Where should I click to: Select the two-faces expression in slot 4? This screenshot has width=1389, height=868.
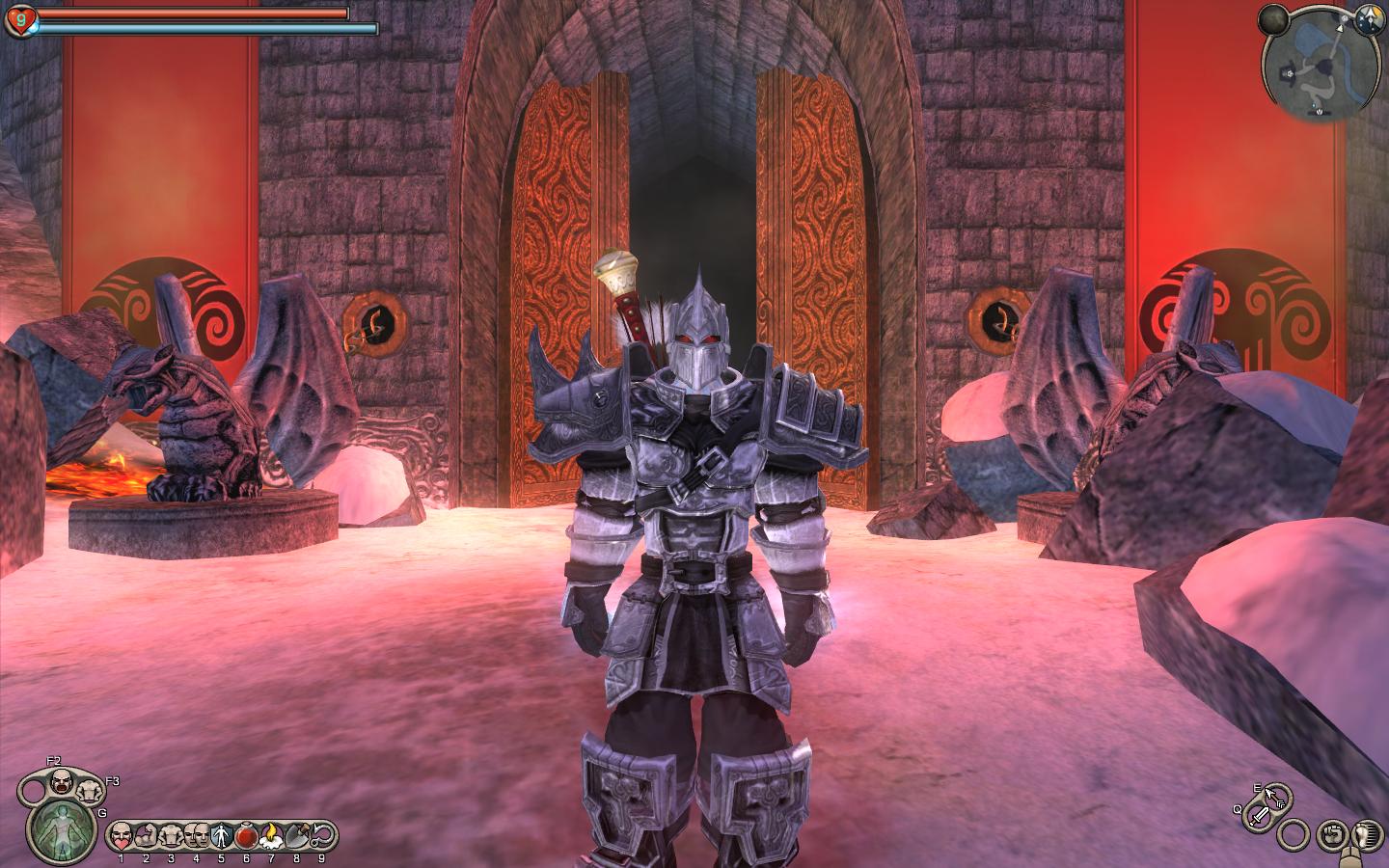(x=196, y=833)
